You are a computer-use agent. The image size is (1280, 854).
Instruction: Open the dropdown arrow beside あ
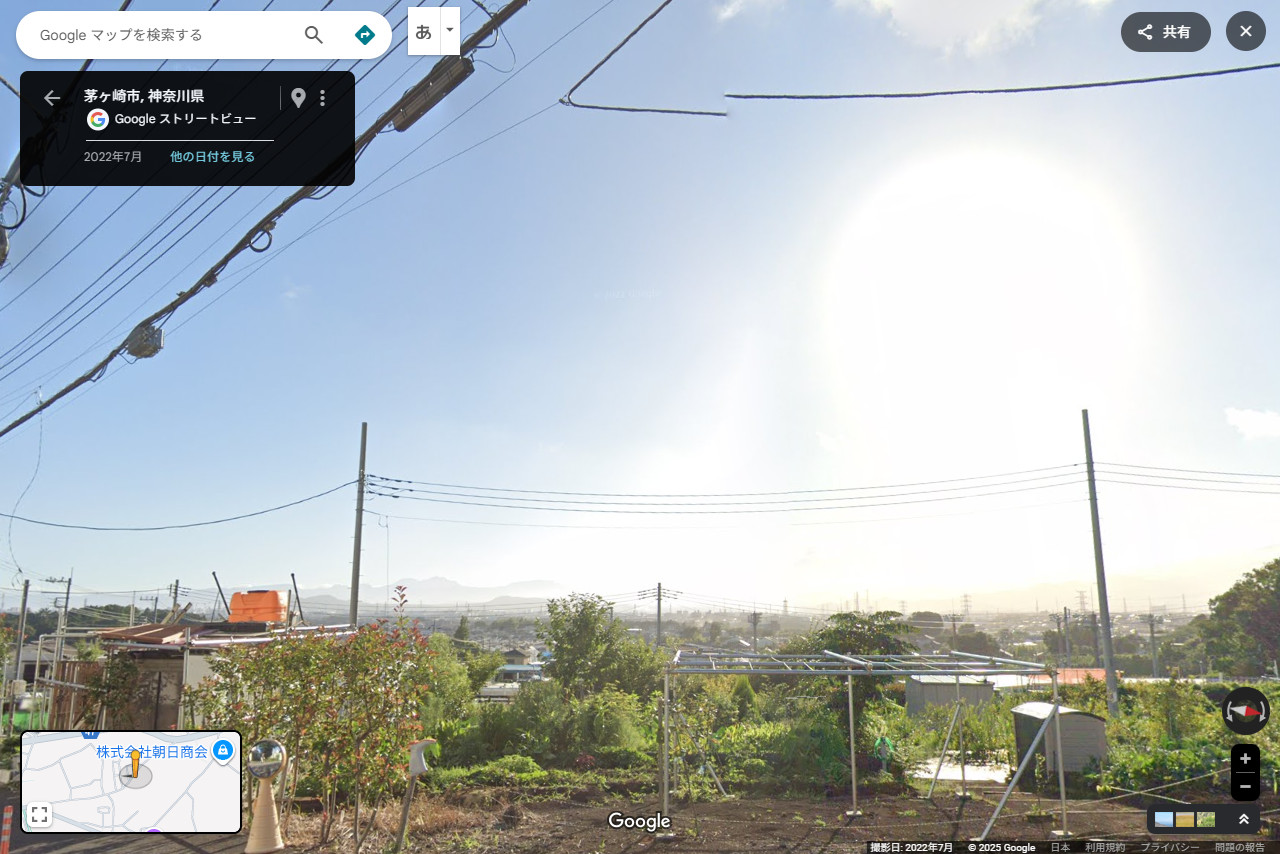click(x=450, y=31)
